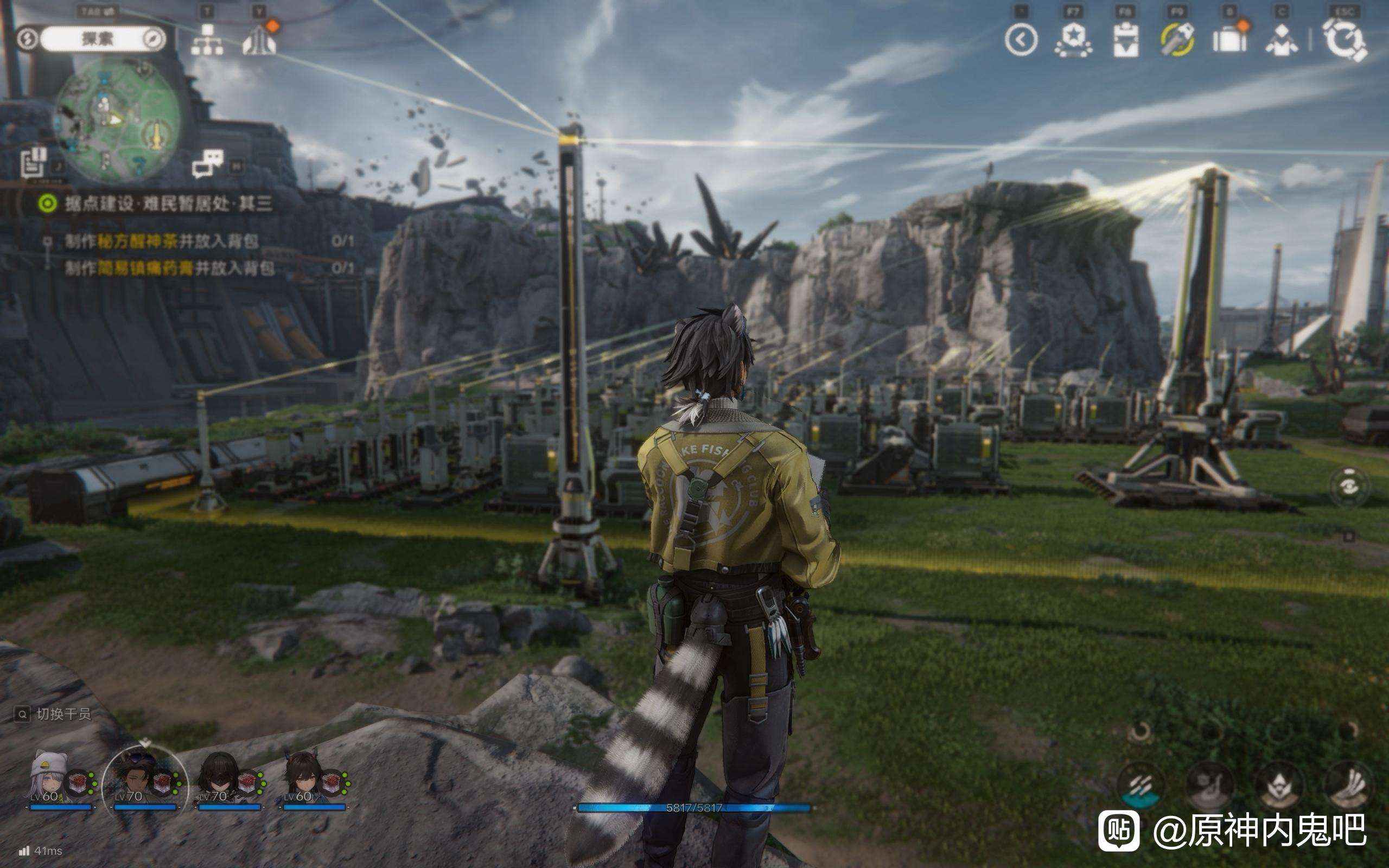Open the tower building icon with orange dot
This screenshot has width=1389, height=868.
[259, 39]
